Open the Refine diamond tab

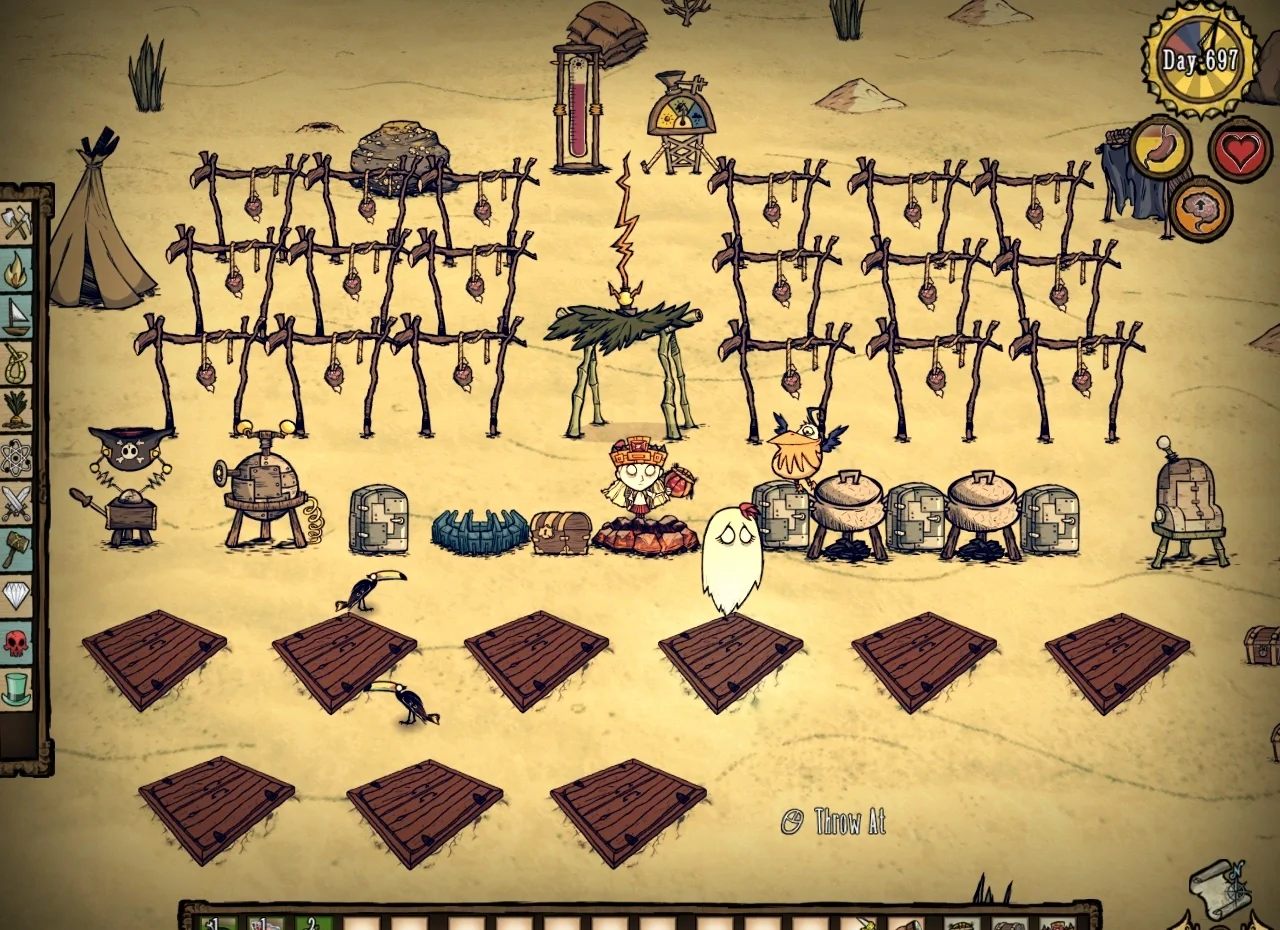(17, 596)
